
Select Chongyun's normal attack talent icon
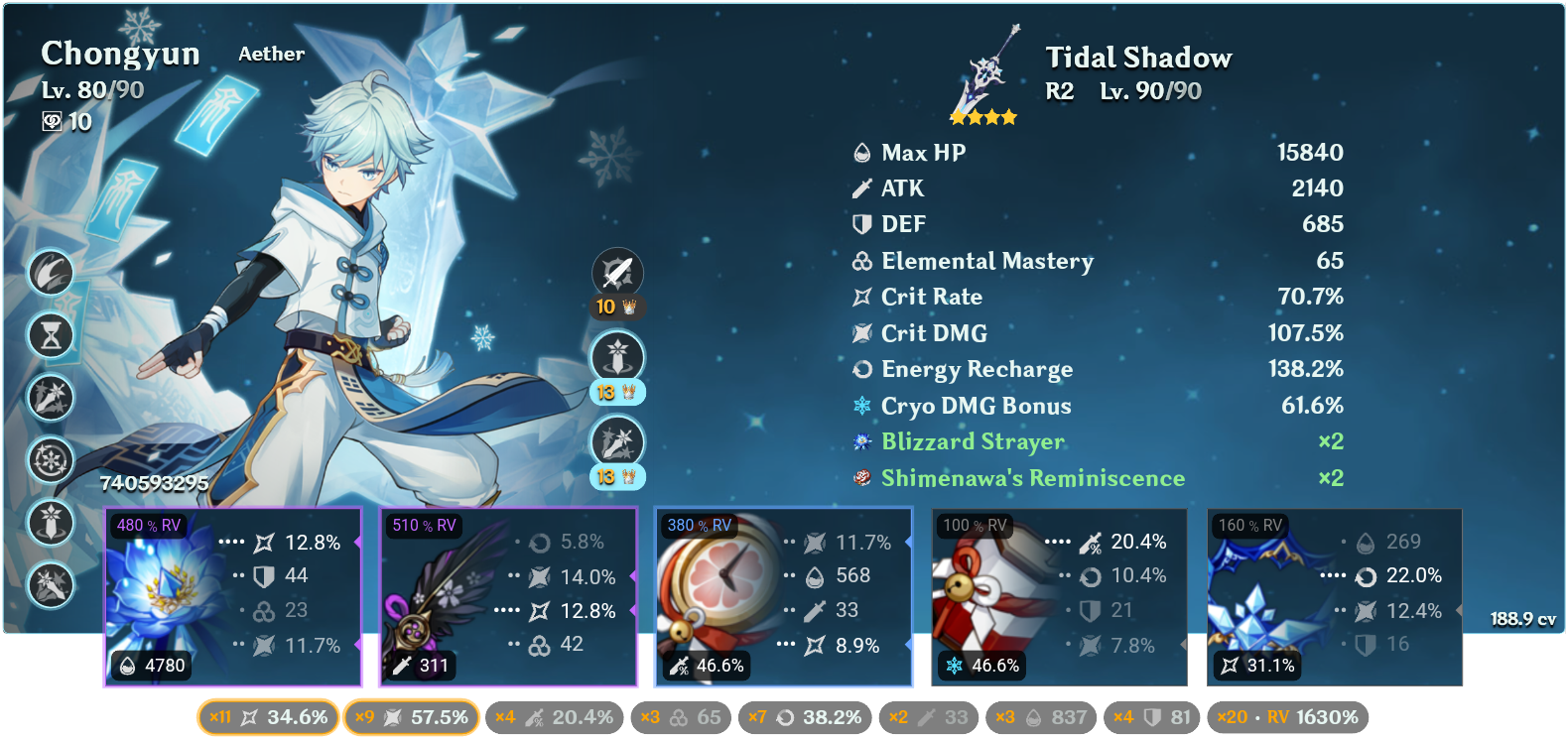[x=615, y=273]
